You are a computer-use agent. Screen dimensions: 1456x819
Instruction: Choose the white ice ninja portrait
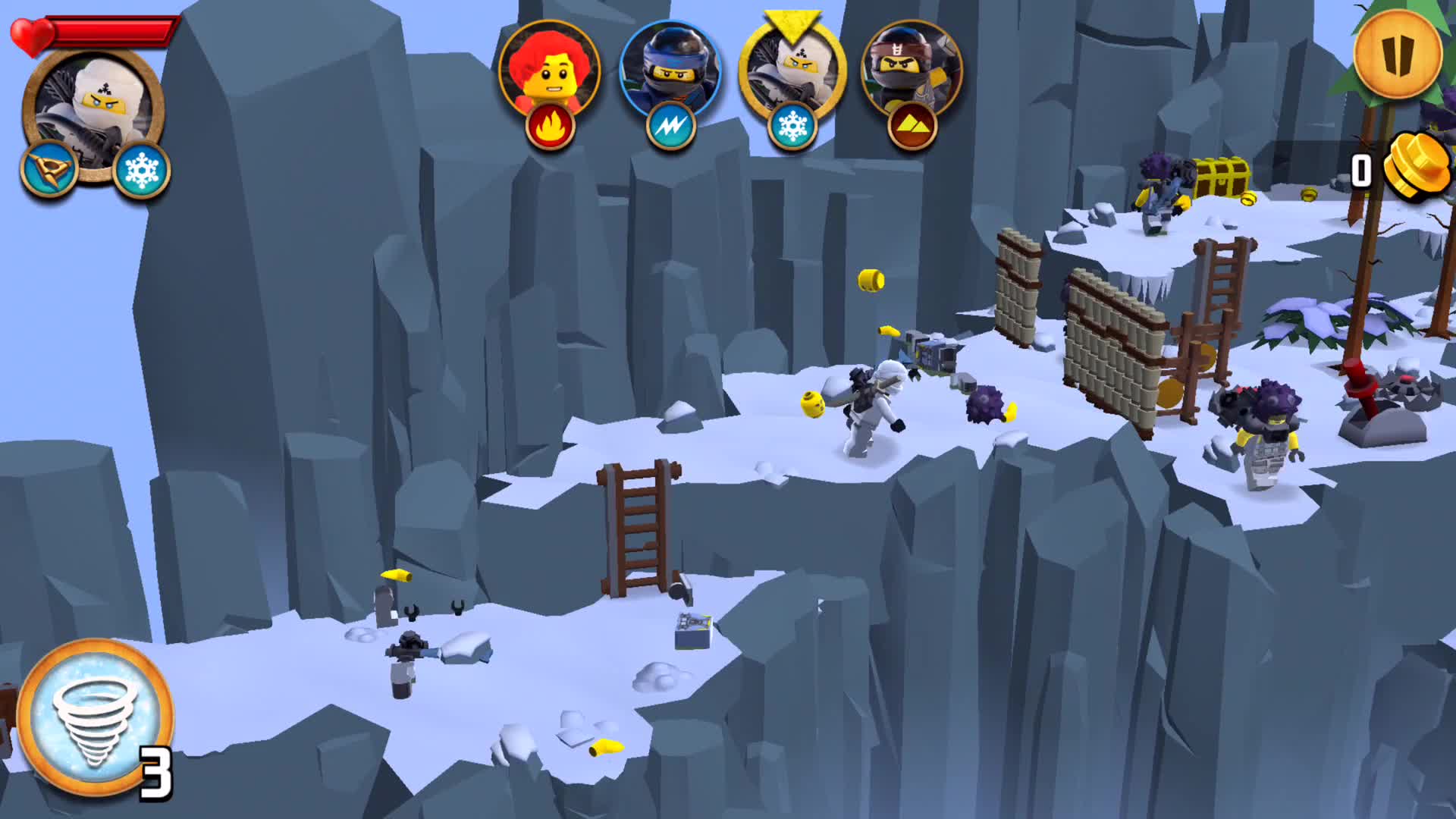(x=792, y=72)
